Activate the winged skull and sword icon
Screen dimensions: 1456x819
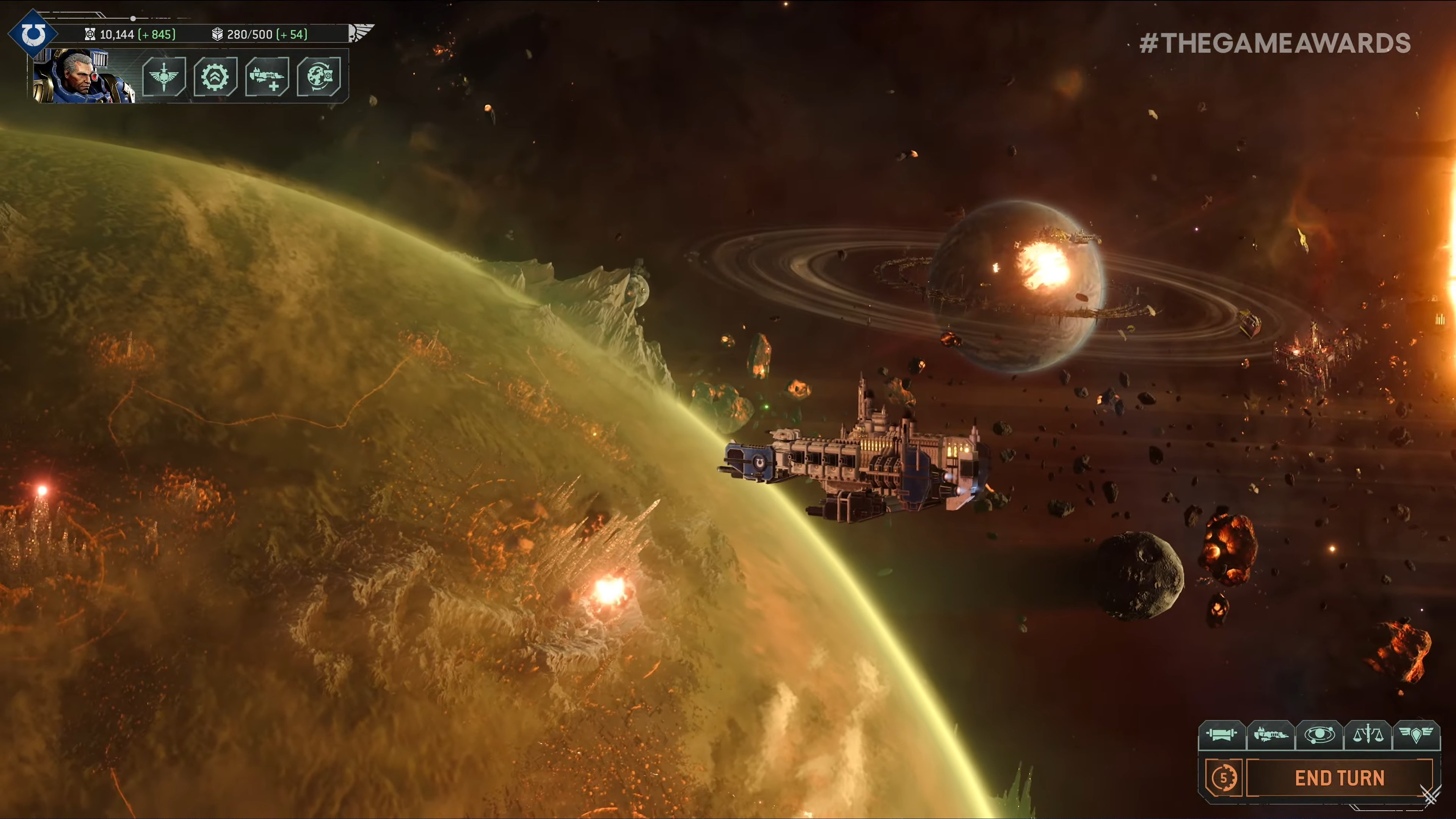(x=164, y=76)
